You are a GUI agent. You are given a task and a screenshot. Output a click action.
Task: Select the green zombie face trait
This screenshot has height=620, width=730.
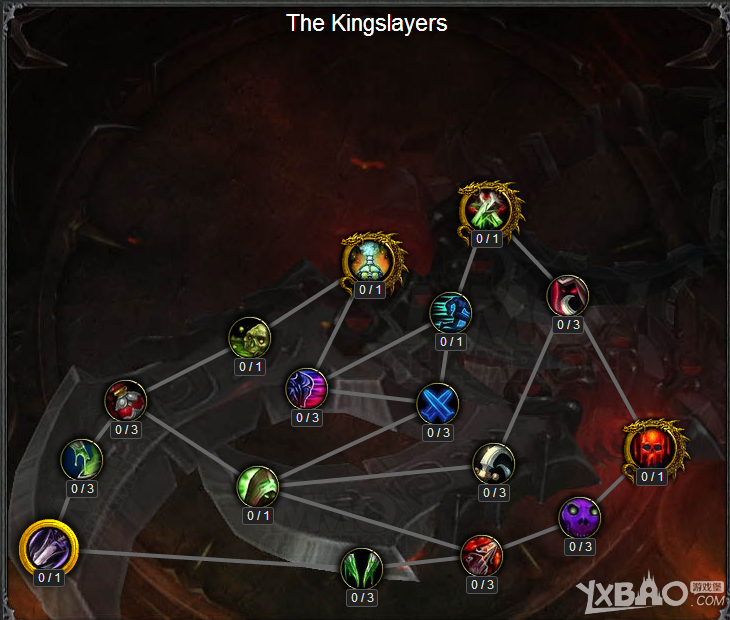(250, 337)
